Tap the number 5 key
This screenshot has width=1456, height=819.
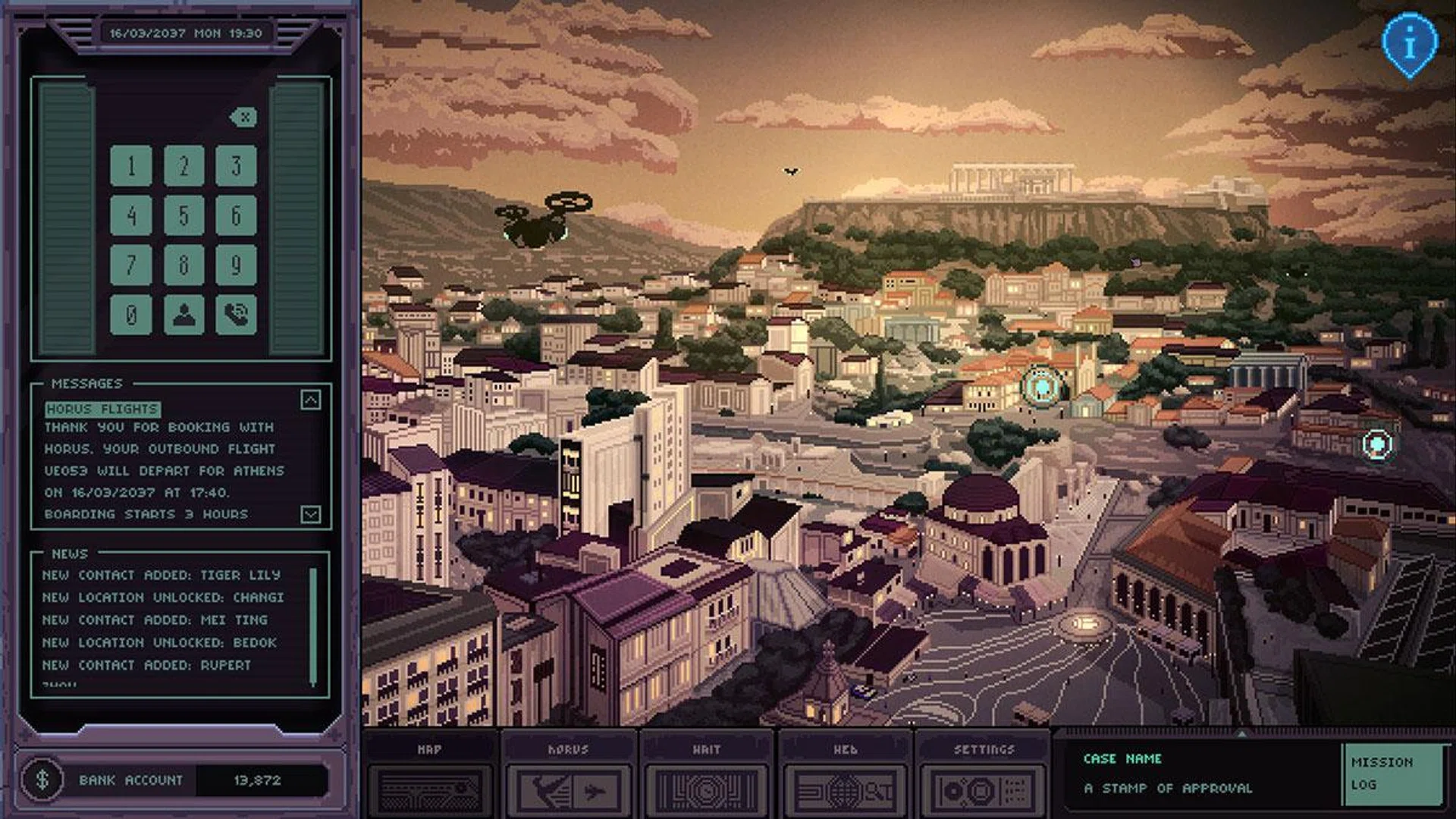tap(184, 215)
